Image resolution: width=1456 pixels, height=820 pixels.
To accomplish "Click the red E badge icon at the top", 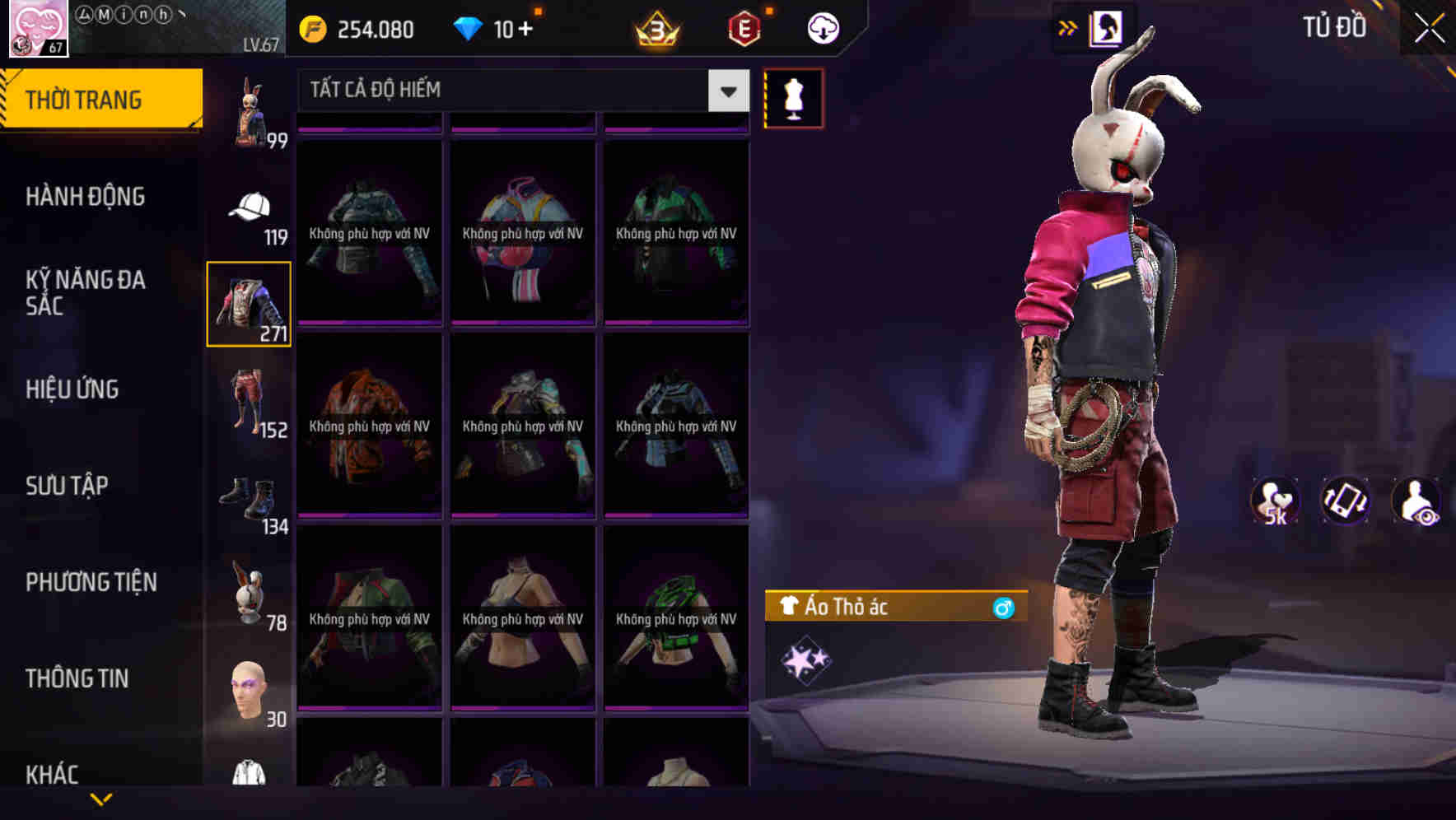I will click(x=741, y=27).
